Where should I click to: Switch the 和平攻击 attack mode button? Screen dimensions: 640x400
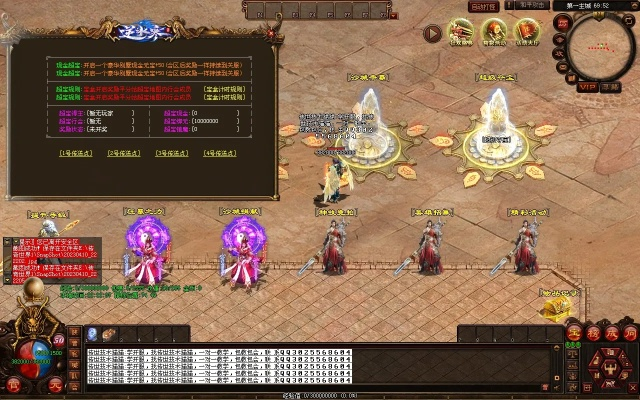point(531,5)
